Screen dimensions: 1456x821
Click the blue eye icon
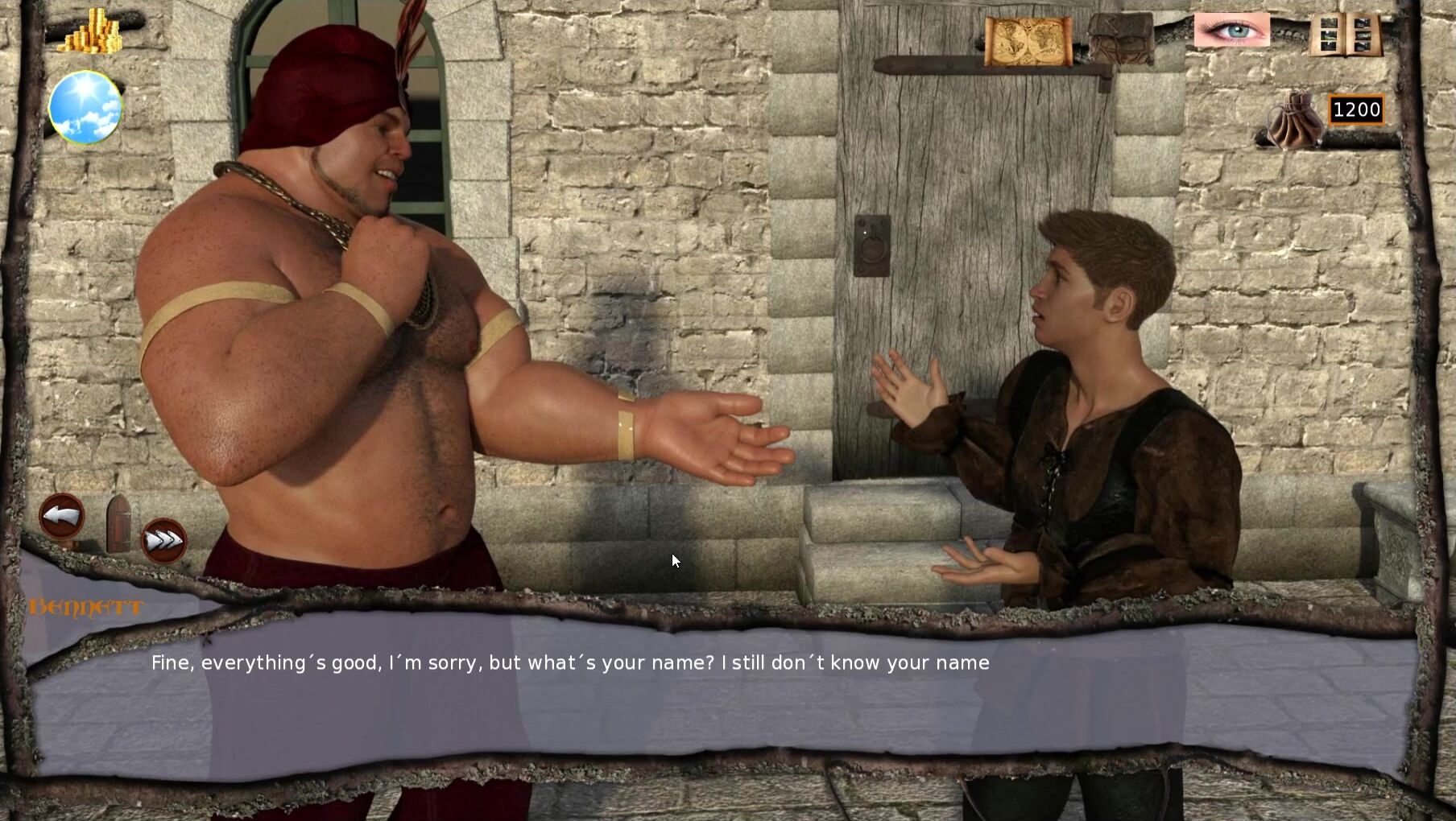click(1231, 31)
